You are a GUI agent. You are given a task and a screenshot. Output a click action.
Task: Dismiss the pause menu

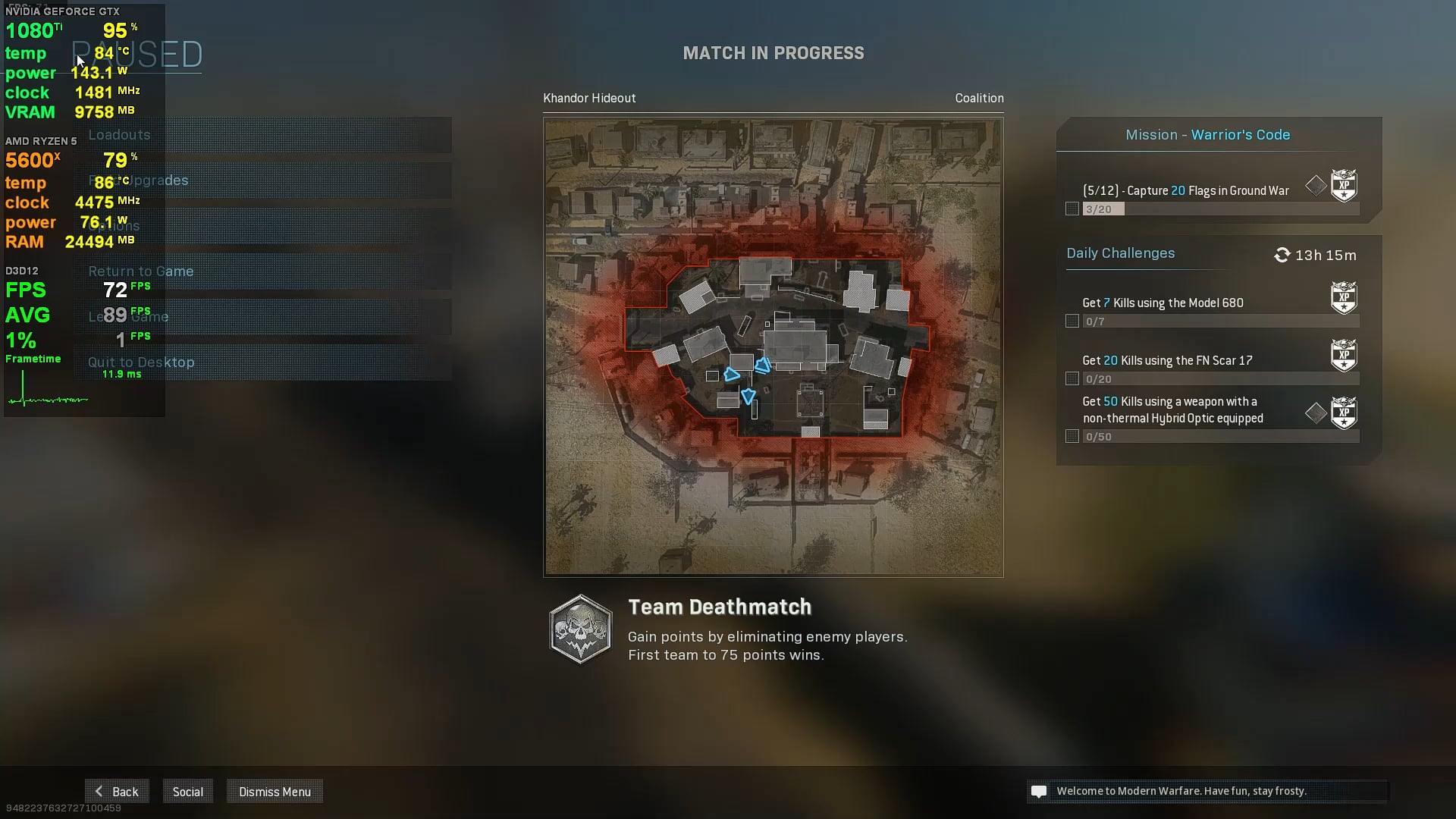coord(275,792)
